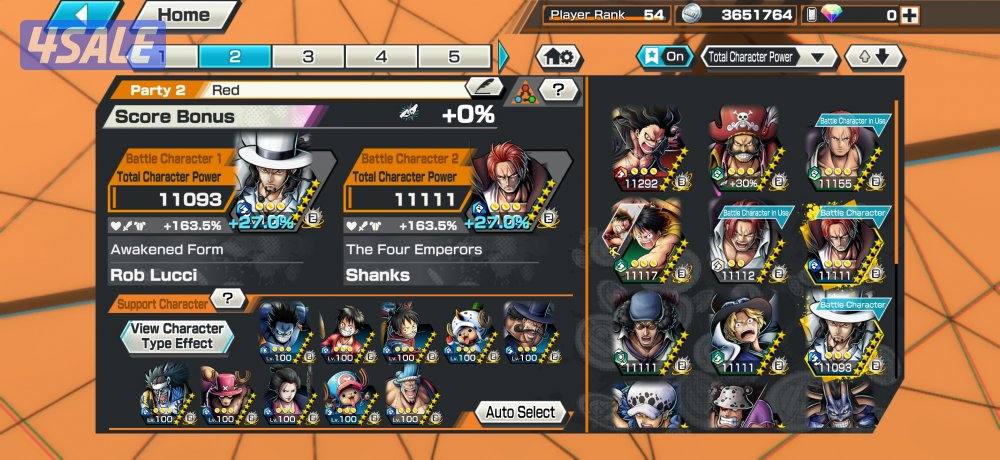Select party tab 4
The height and width of the screenshot is (460, 1000).
(381, 57)
